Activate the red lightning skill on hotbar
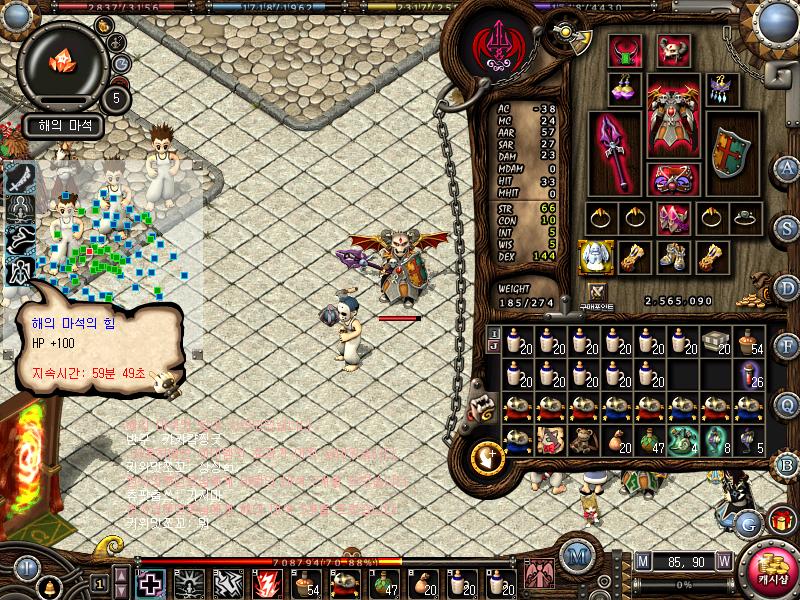 [267, 582]
